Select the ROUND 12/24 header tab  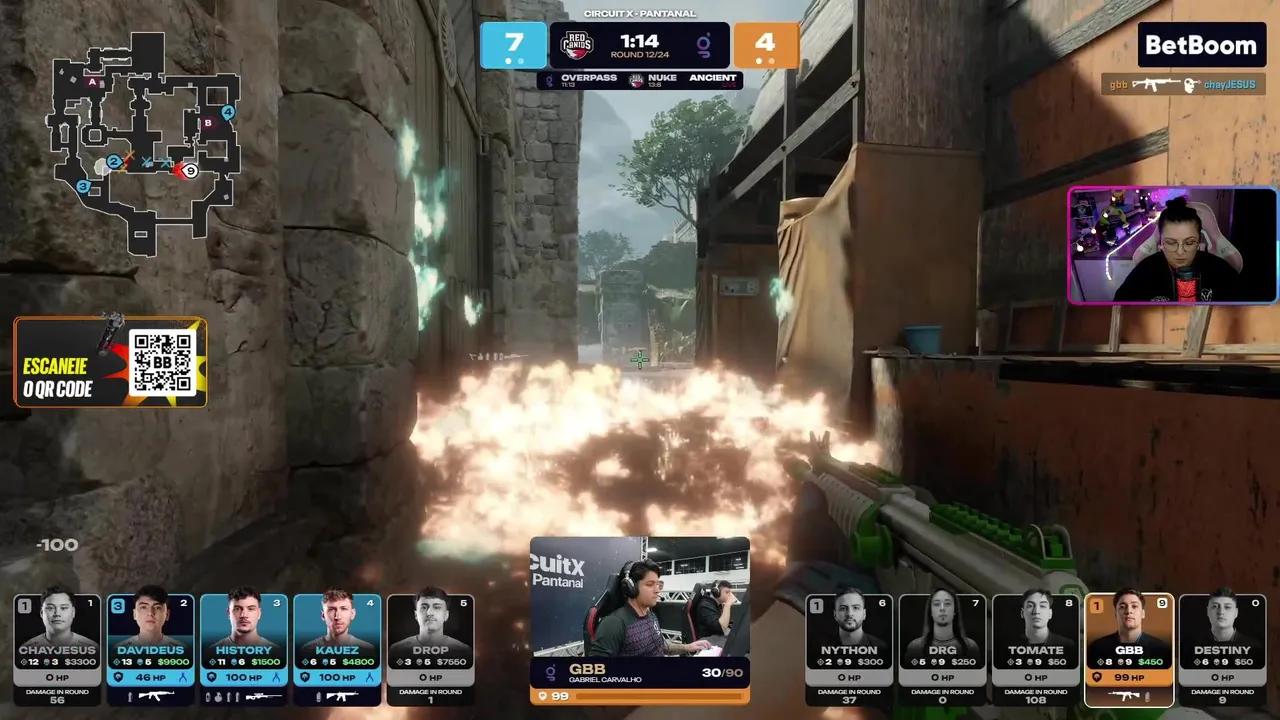click(x=640, y=54)
